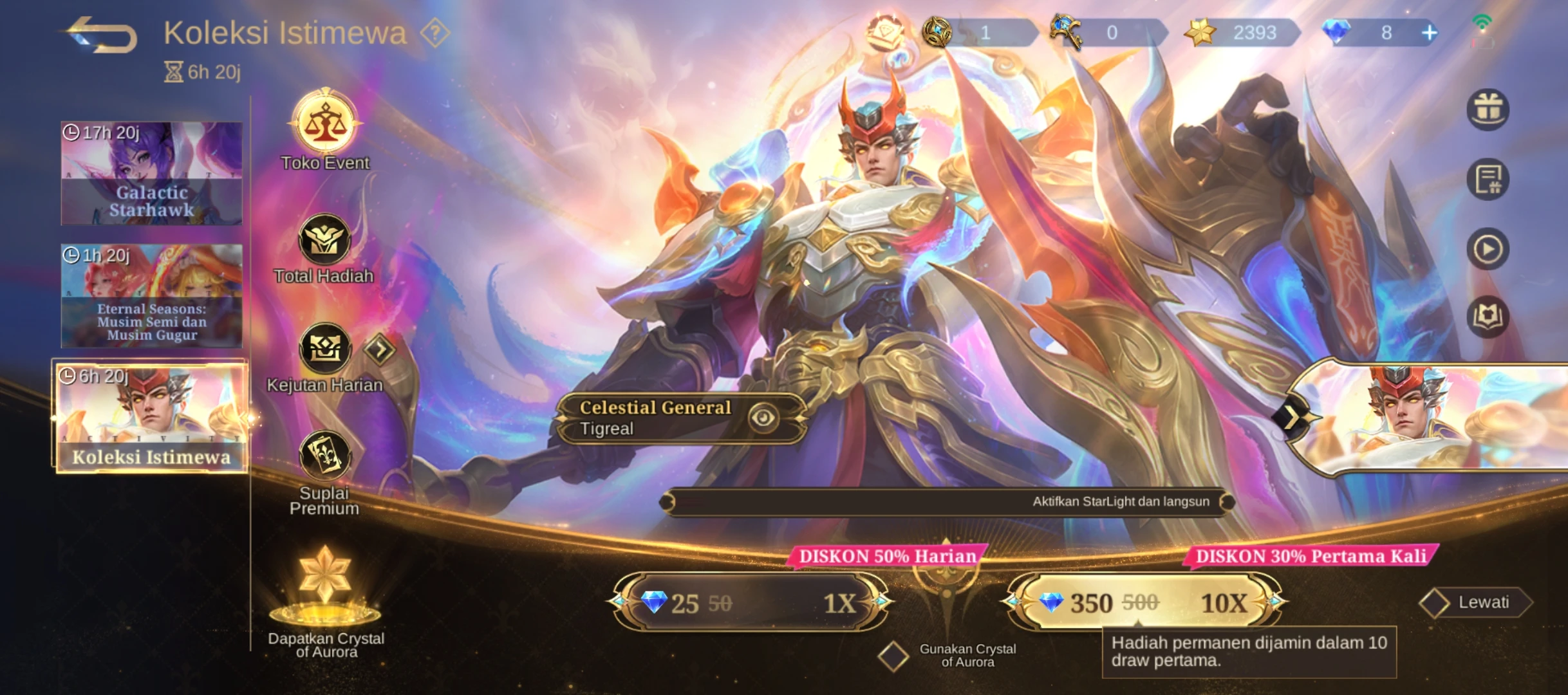Image resolution: width=1568 pixels, height=695 pixels.
Task: Toggle the Lewati skip option
Action: [1435, 603]
